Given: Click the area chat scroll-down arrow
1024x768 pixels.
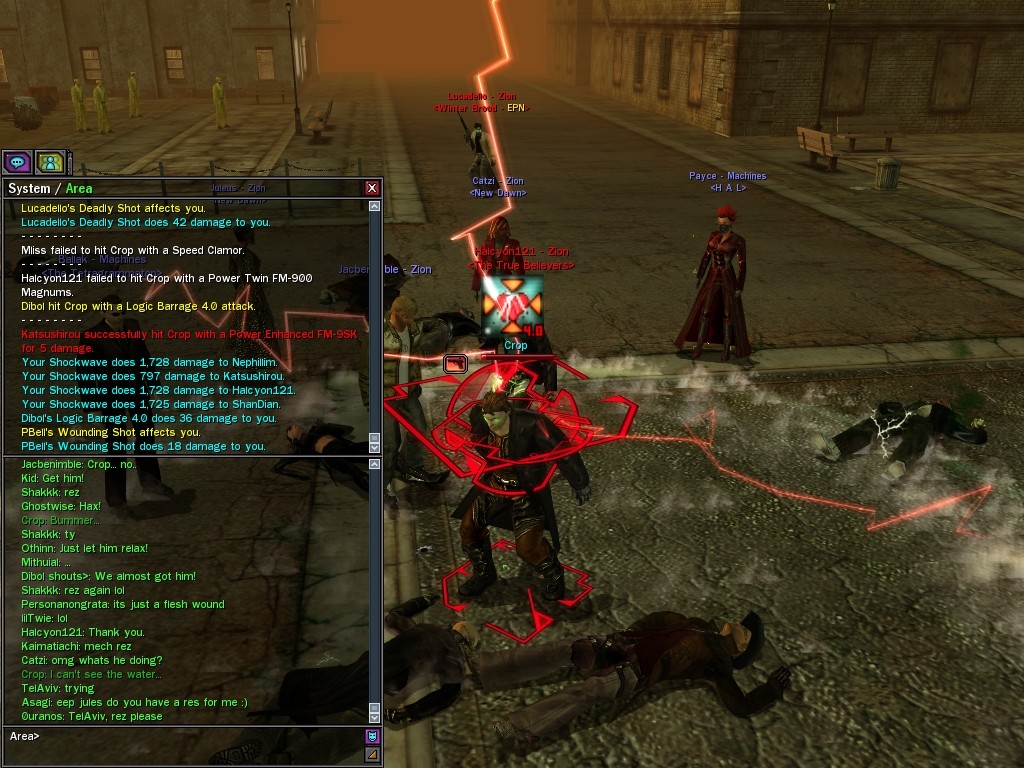Looking at the screenshot, I should tap(375, 716).
